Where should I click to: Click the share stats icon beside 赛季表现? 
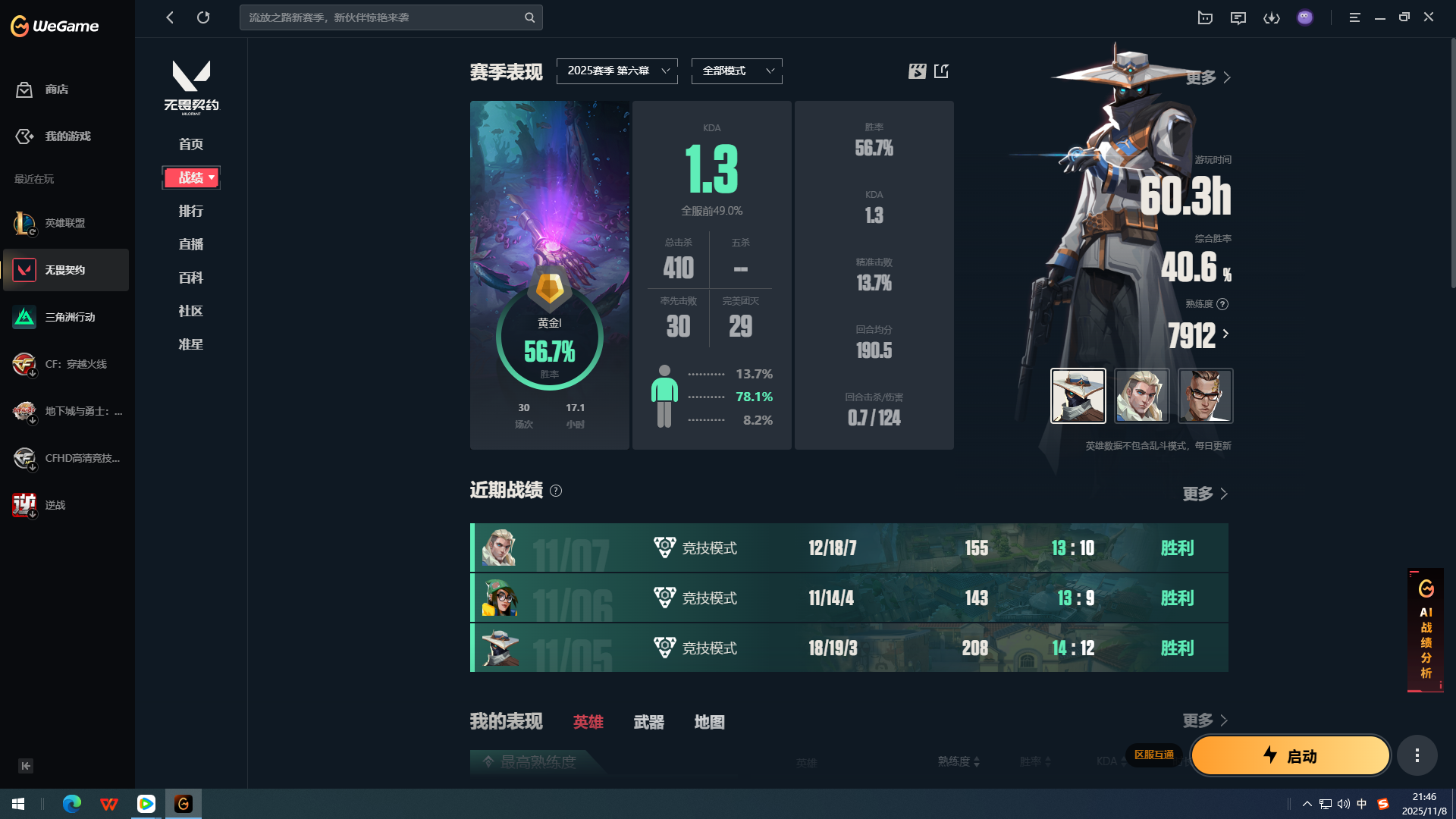[942, 71]
